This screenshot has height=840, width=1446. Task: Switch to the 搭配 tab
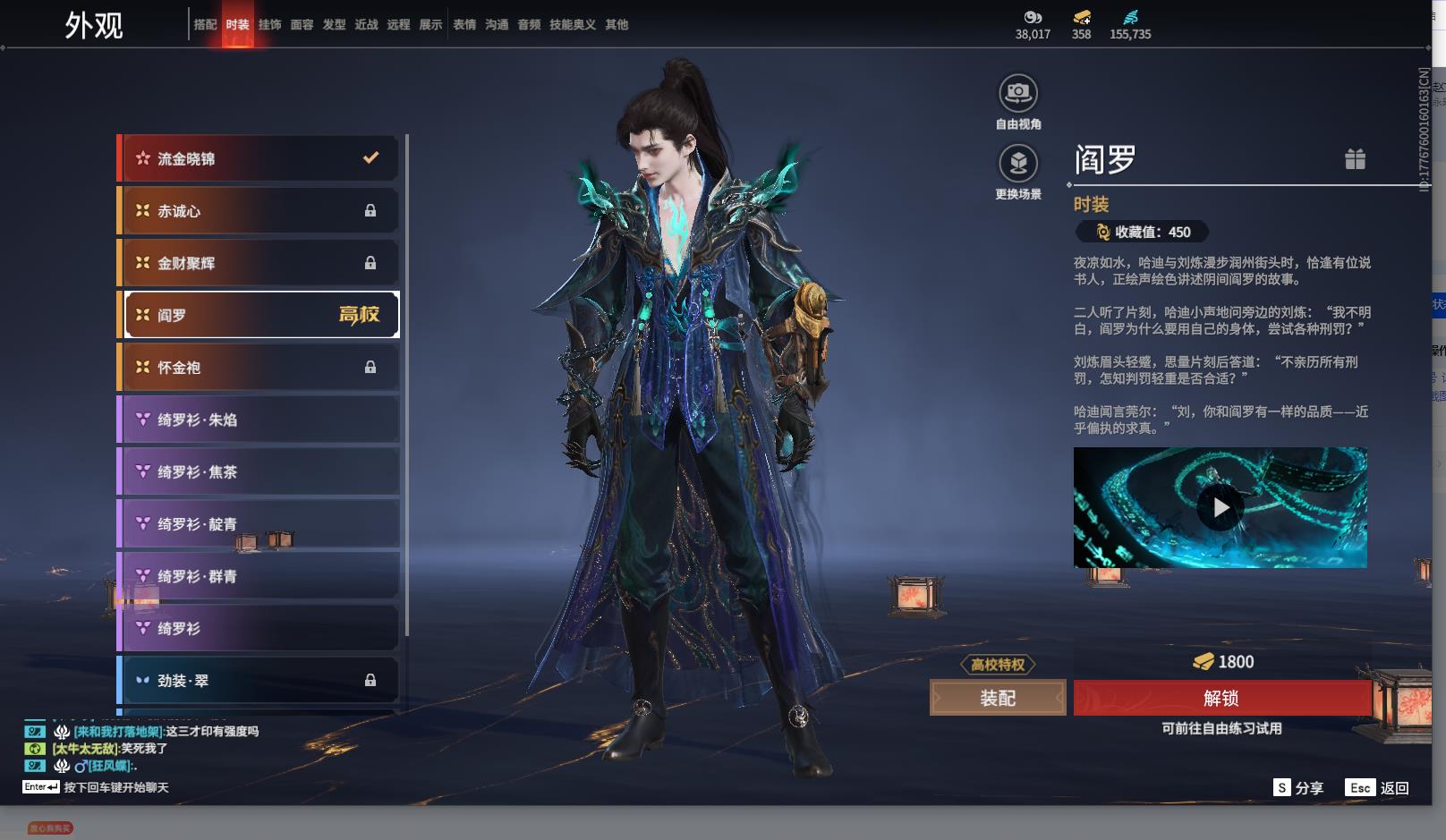click(x=205, y=25)
